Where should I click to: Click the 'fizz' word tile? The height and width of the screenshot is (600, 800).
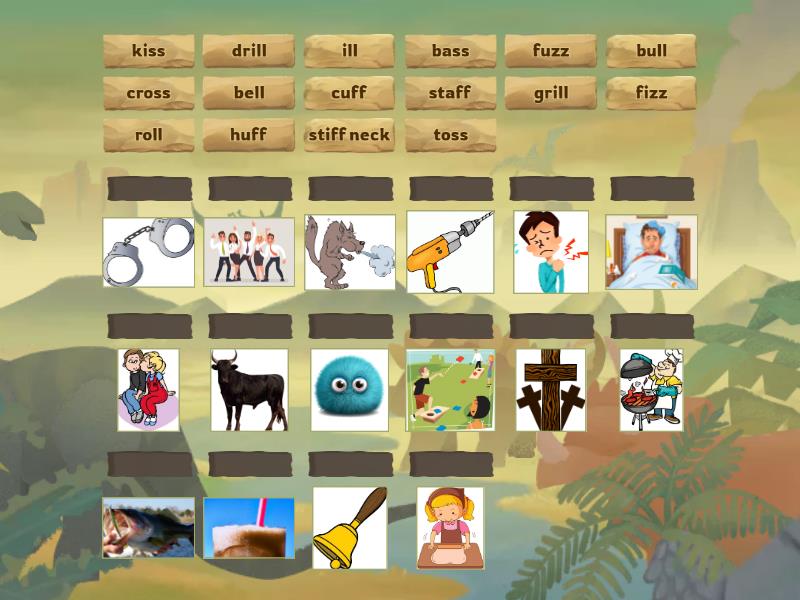click(651, 93)
